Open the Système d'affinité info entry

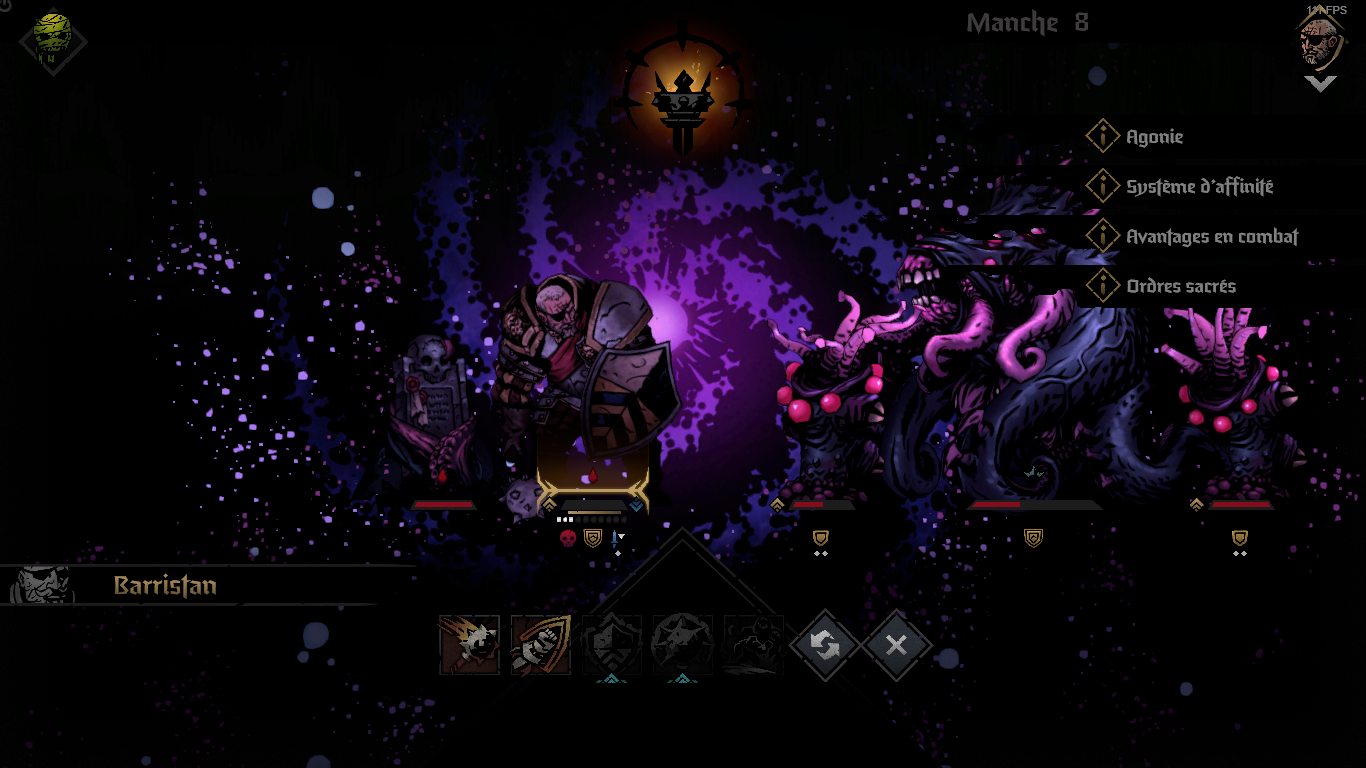[1199, 187]
